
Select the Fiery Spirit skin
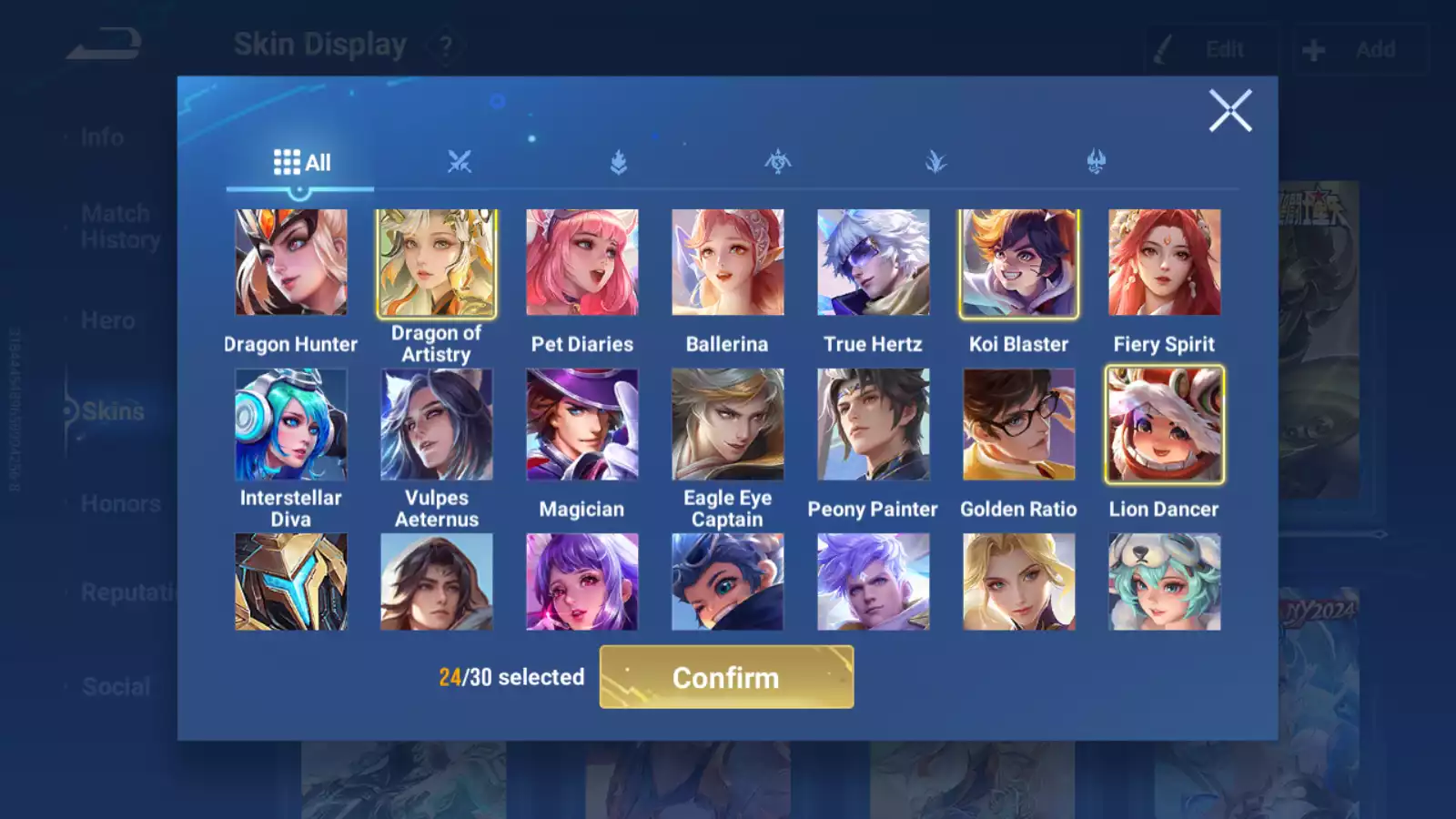pyautogui.click(x=1165, y=262)
